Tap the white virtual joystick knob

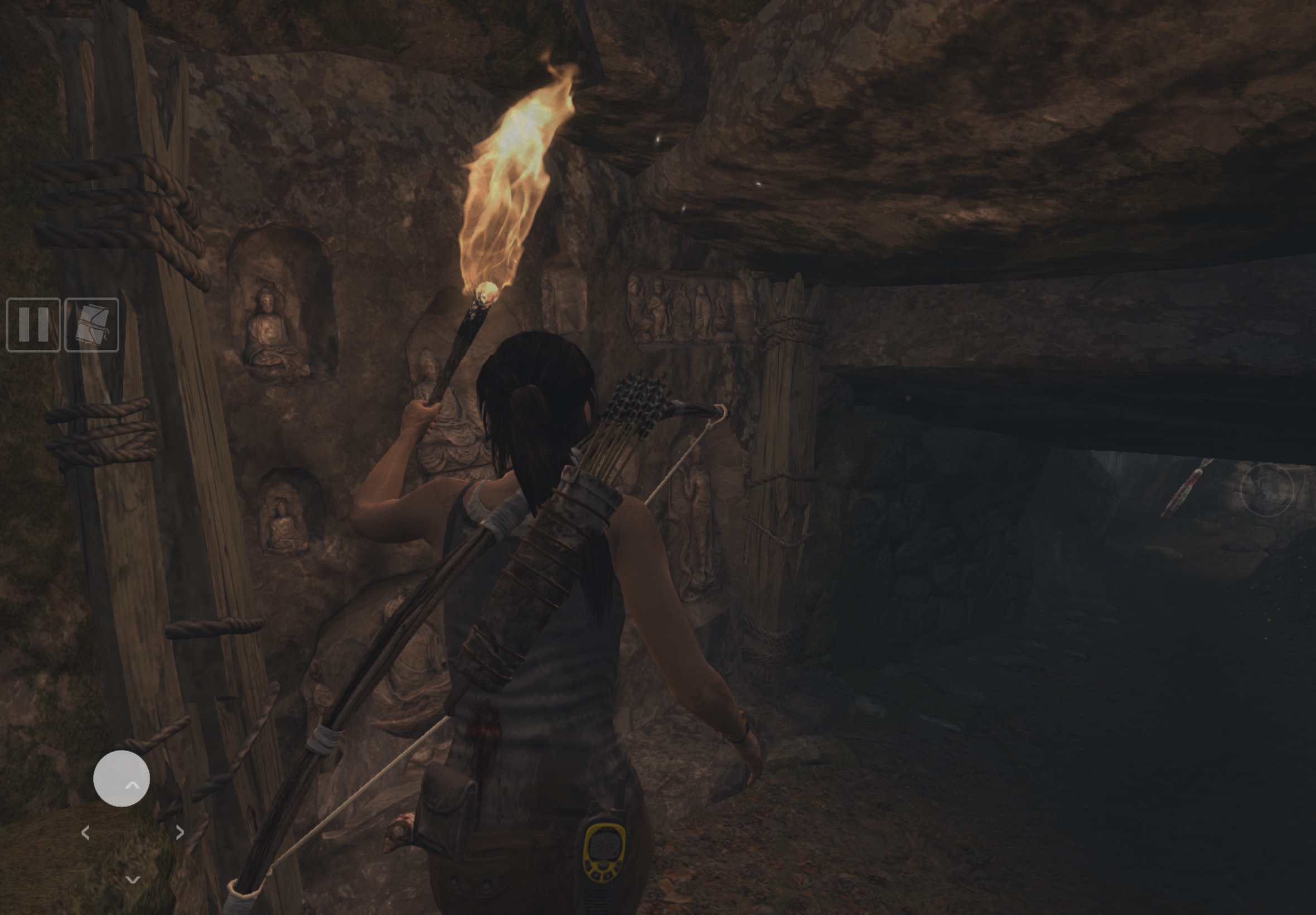122,778
